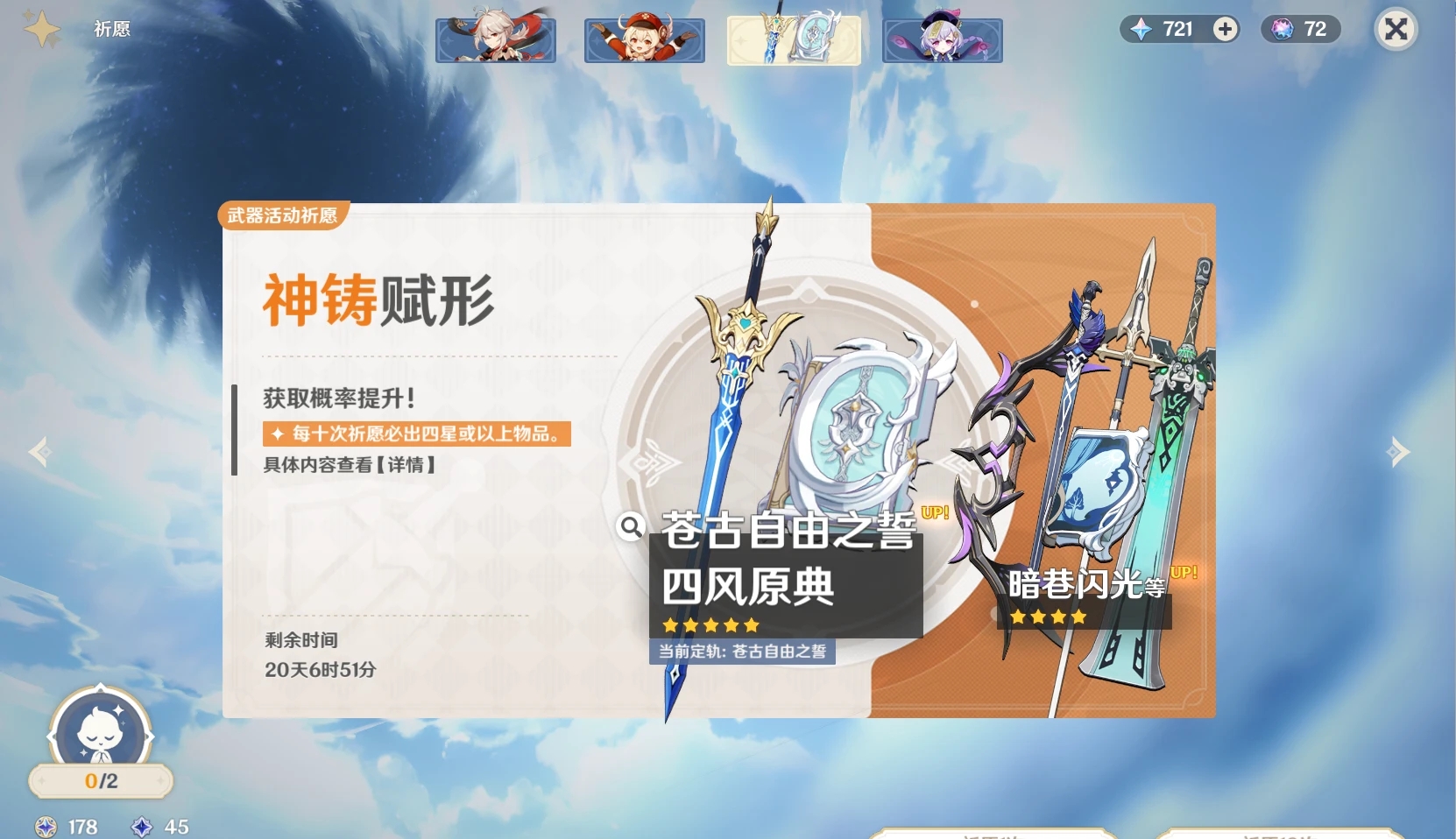Viewport: 1456px width, 839px height.
Task: Select 四风原典 as the chart course weapon
Action: (747, 588)
